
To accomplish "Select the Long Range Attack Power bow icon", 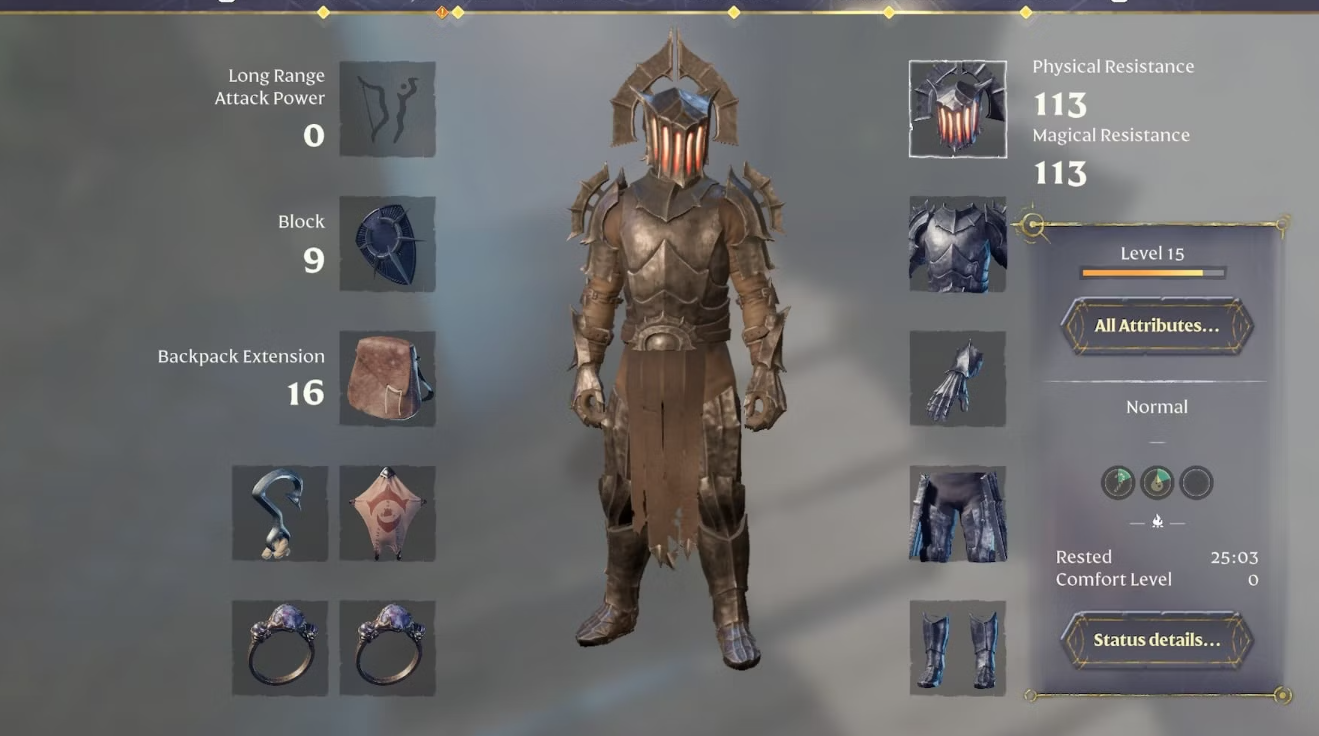I will click(x=387, y=110).
